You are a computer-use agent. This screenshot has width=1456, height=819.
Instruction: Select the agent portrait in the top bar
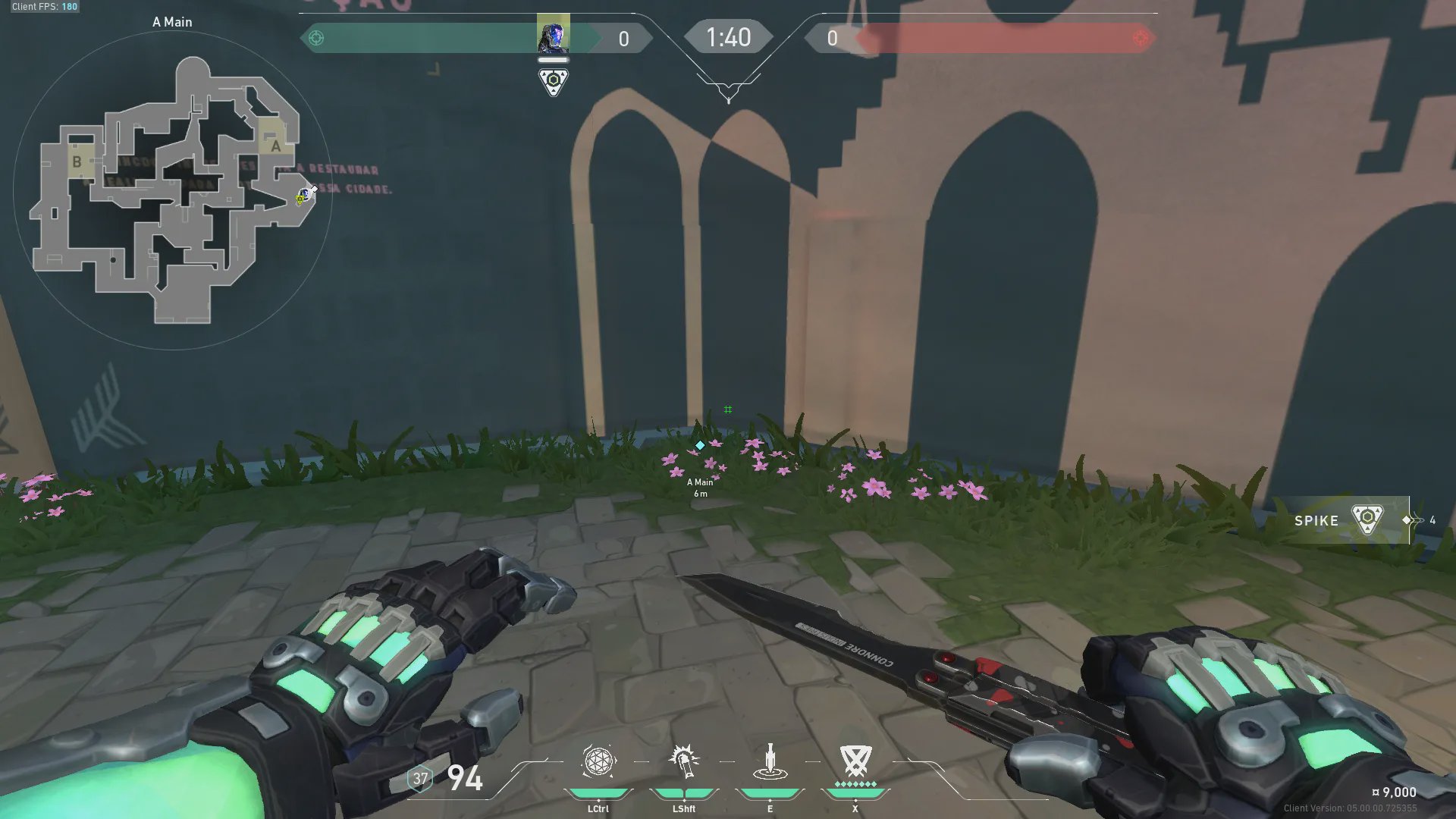point(553,36)
